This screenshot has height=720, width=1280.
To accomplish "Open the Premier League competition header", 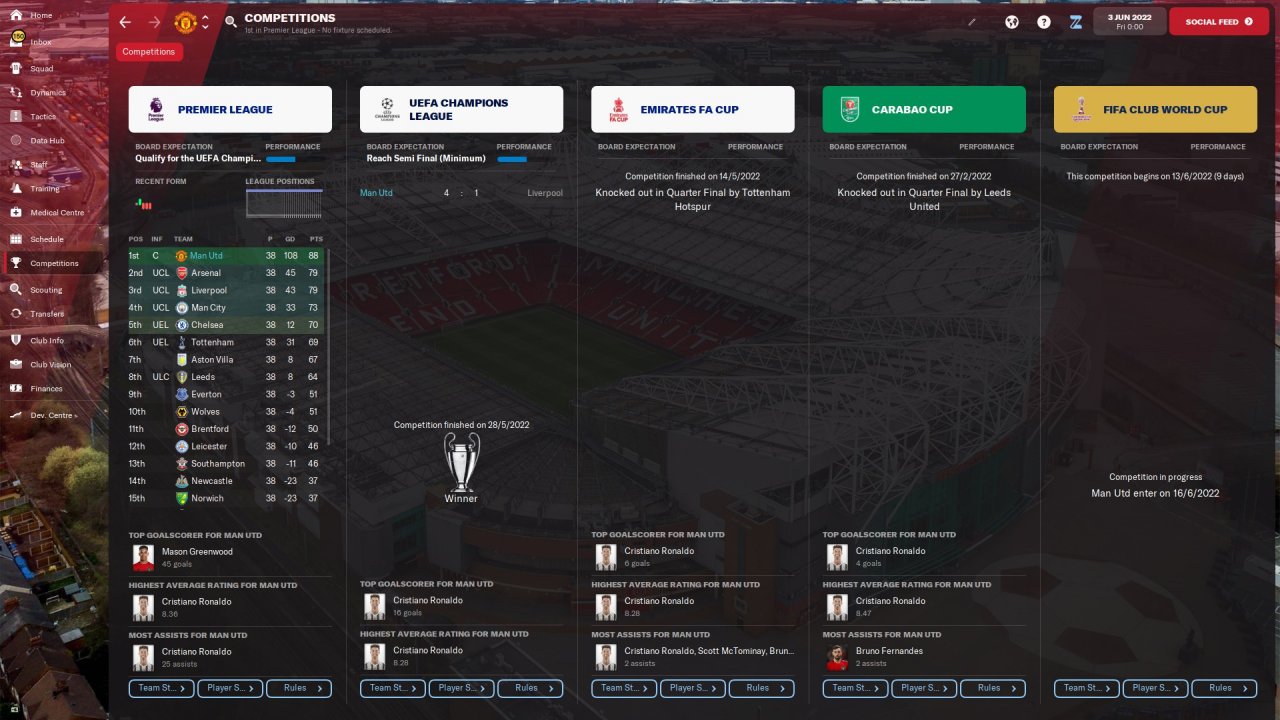I will click(x=230, y=110).
